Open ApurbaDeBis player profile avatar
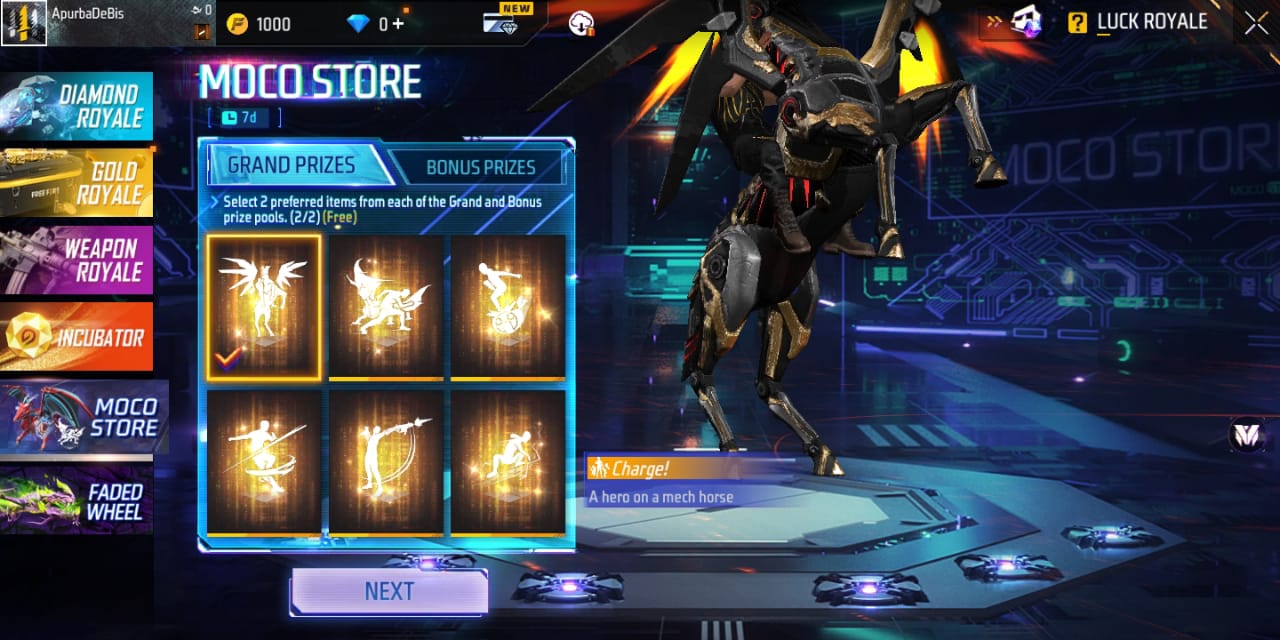 [24, 23]
